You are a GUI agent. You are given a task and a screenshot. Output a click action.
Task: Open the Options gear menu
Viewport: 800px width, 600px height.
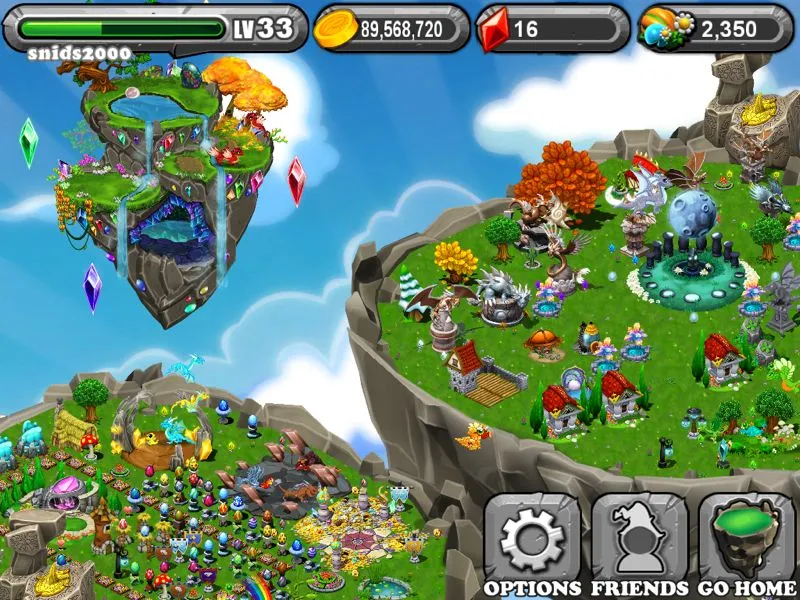point(532,538)
